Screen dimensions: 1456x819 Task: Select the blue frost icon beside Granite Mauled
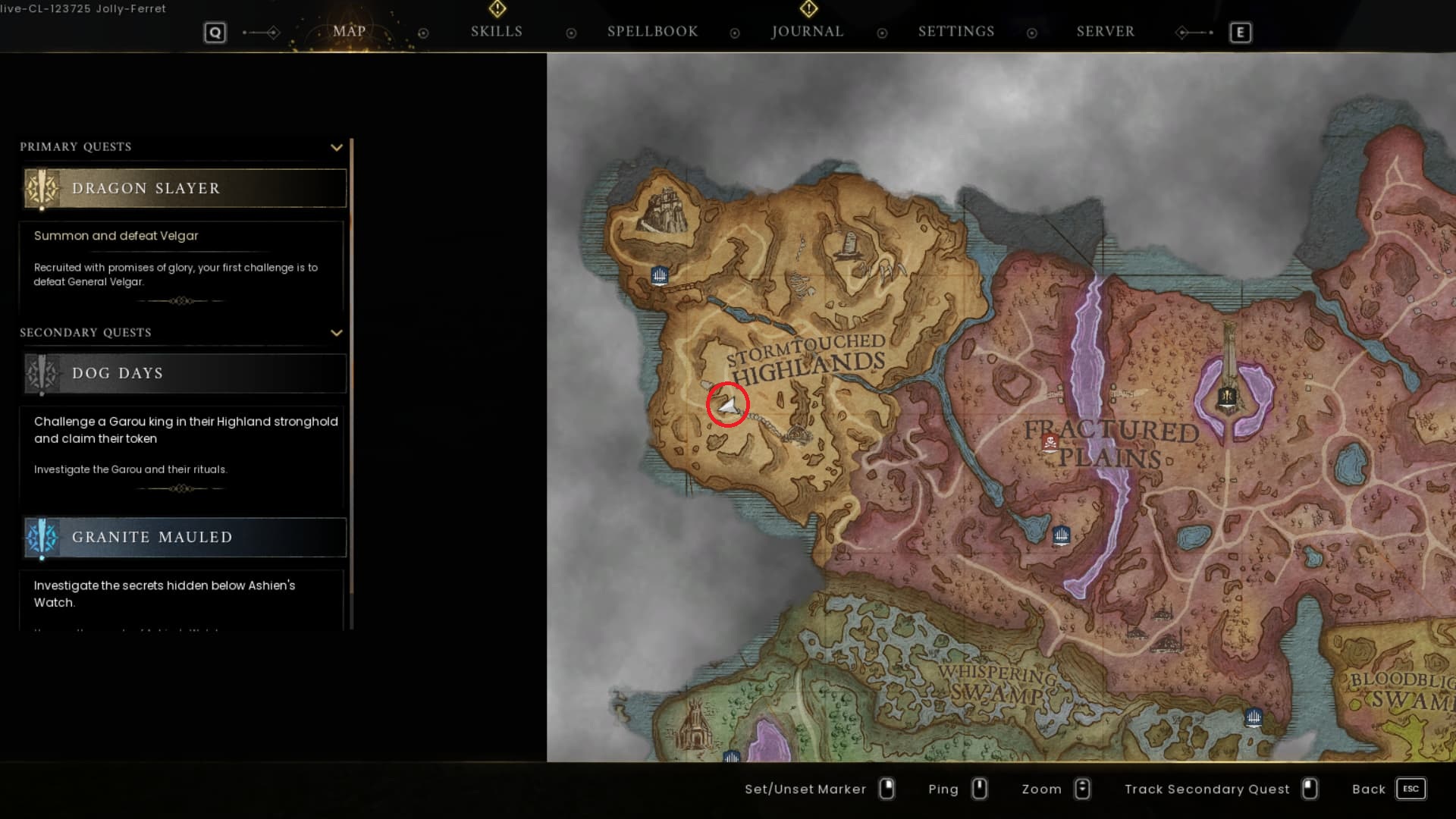(42, 537)
